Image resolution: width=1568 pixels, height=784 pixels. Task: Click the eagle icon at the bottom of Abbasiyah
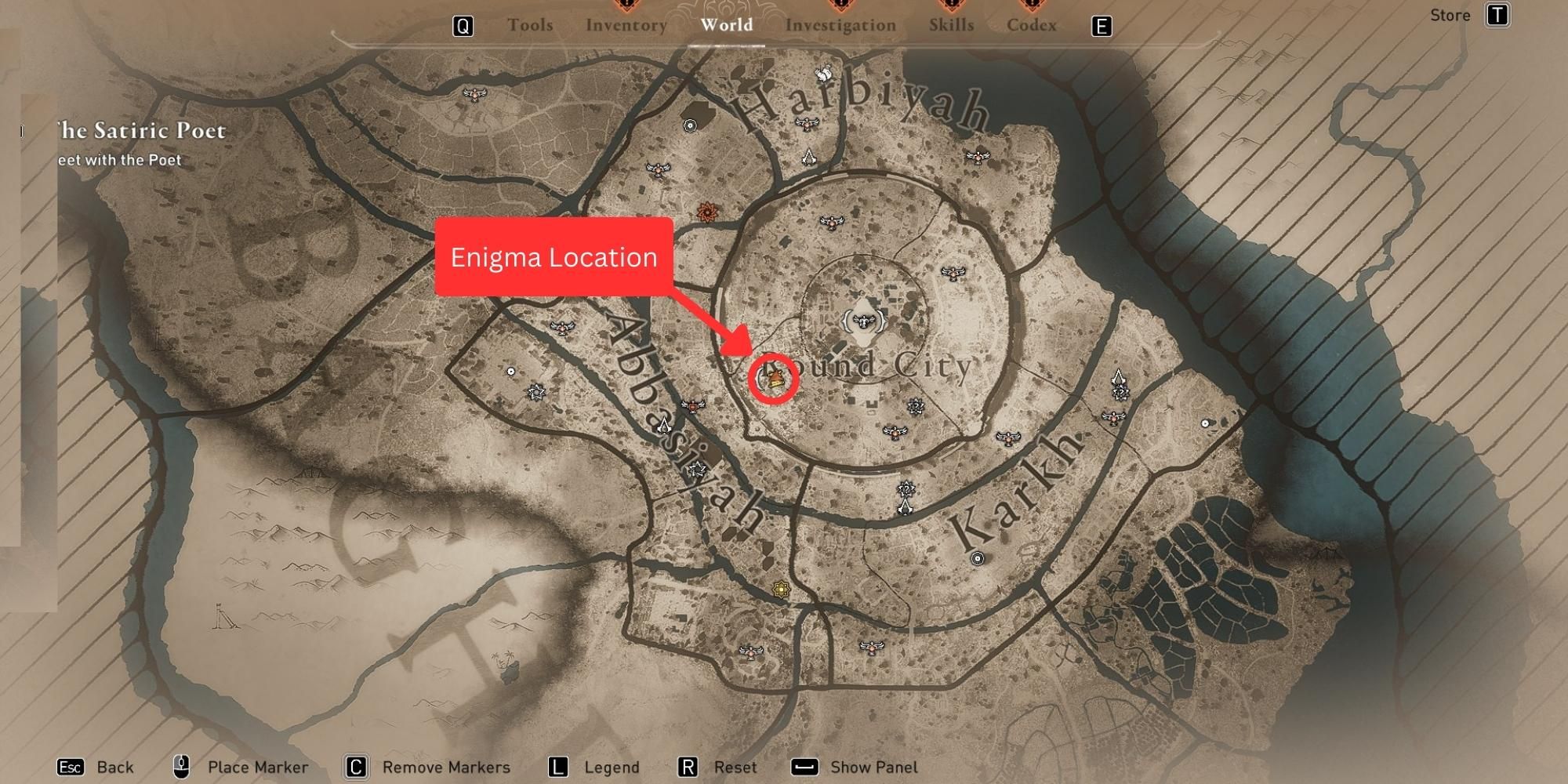[x=750, y=651]
